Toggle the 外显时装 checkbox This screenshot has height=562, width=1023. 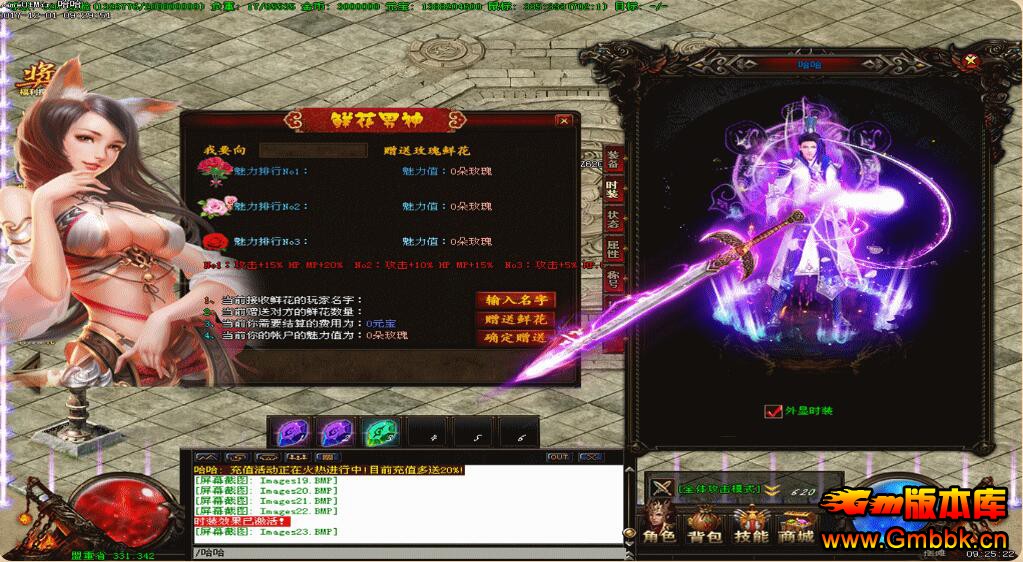(772, 411)
